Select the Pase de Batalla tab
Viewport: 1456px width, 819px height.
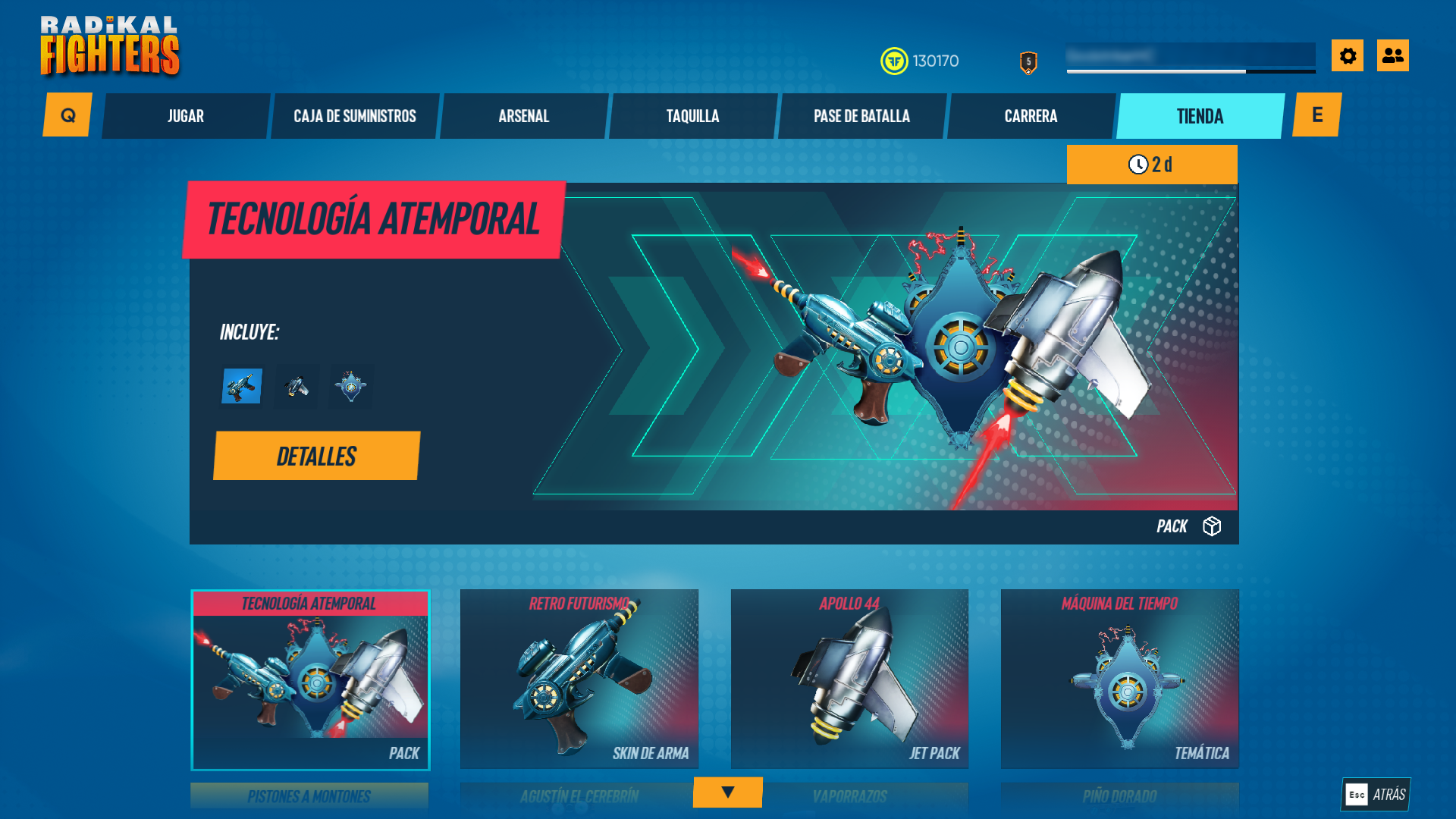coord(861,116)
